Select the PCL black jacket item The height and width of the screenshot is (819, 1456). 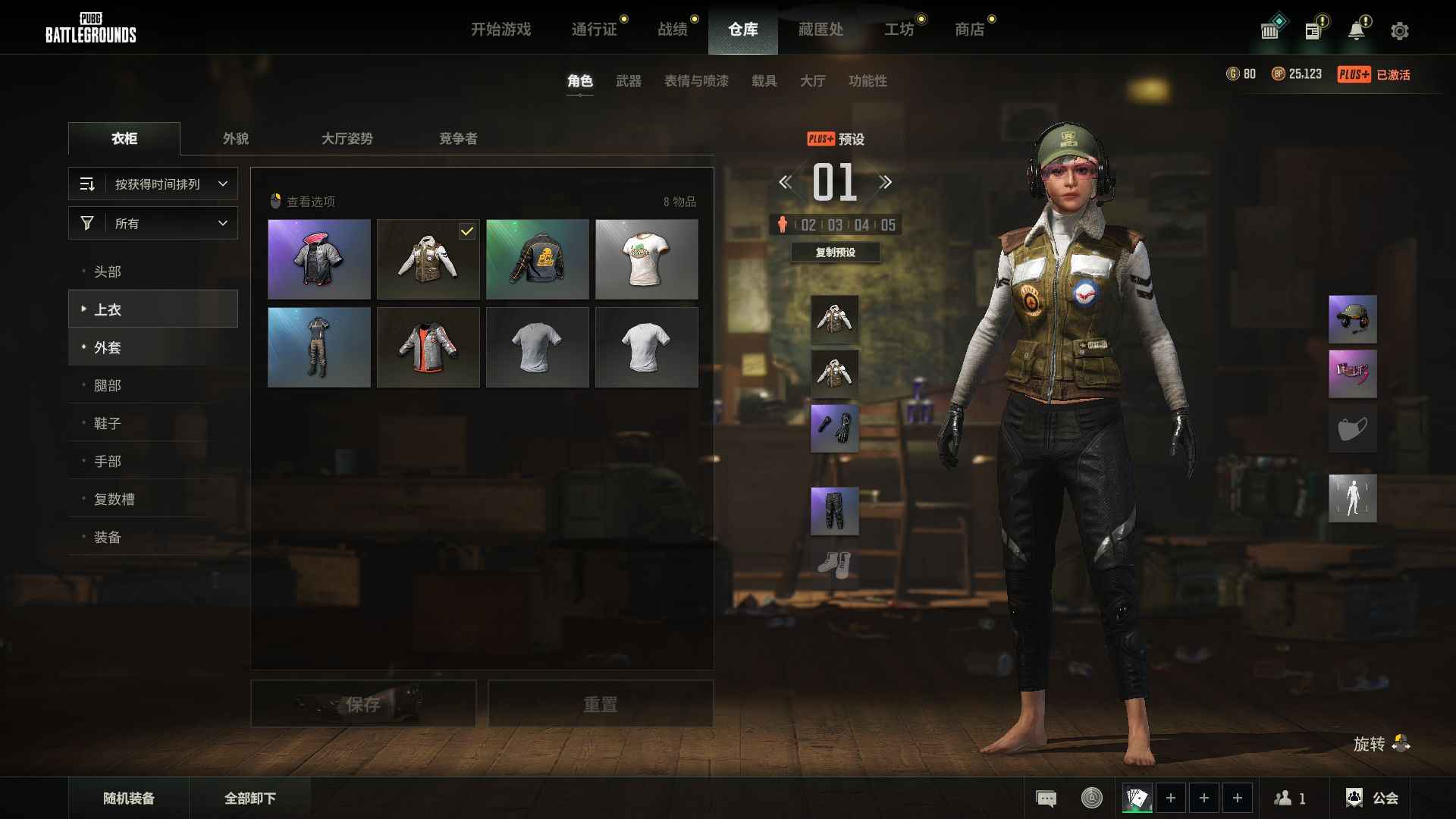click(x=537, y=259)
